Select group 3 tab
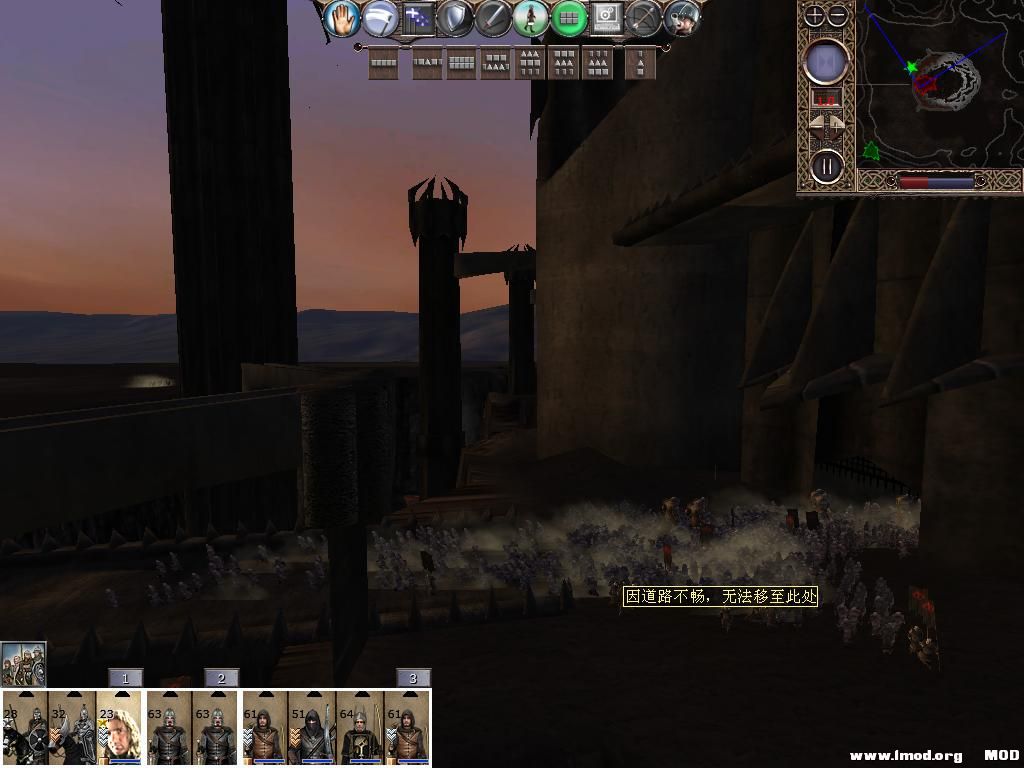Screen dimensions: 1024x768 (x=413, y=678)
